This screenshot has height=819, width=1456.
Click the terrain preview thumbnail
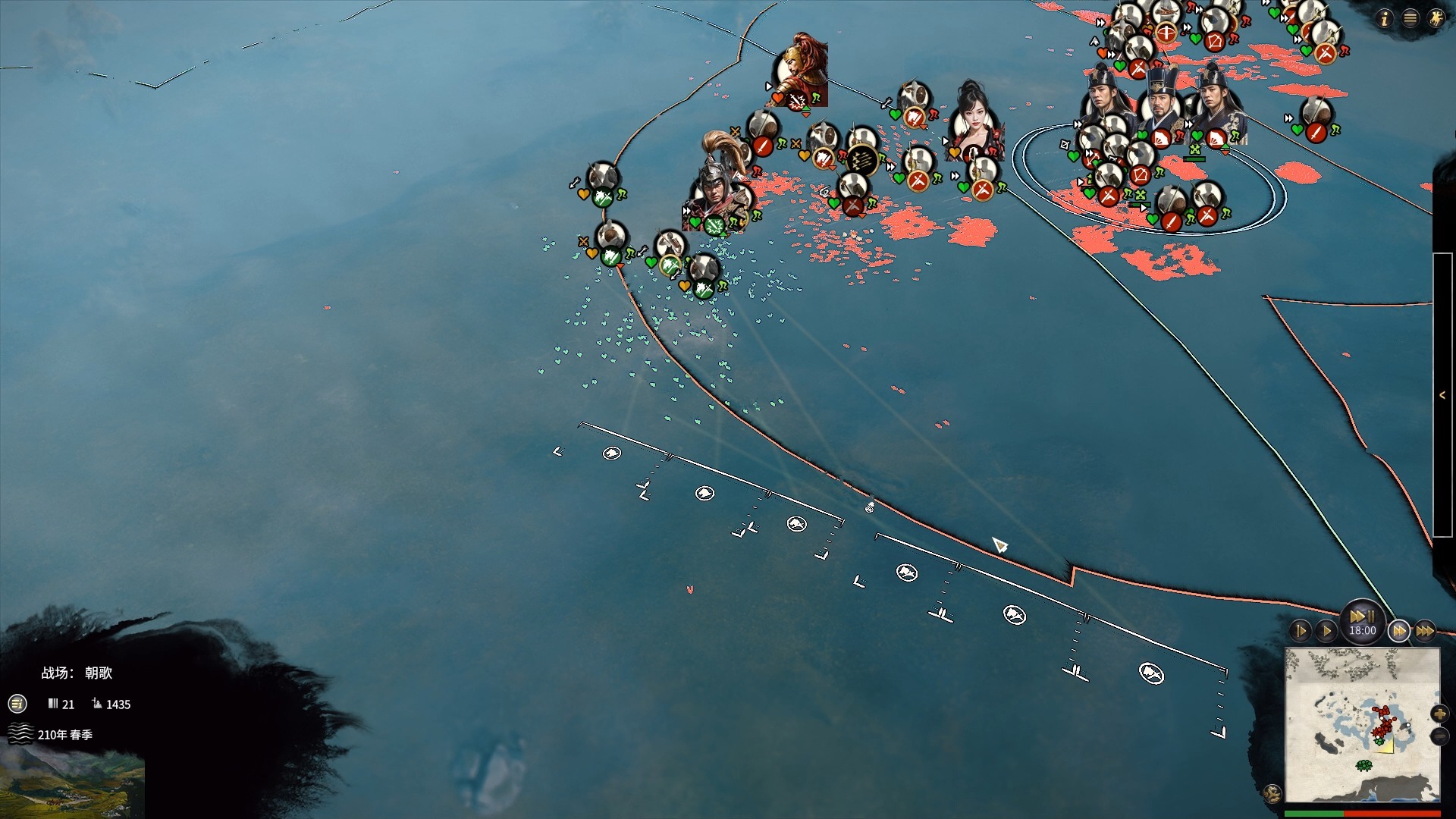click(72, 785)
